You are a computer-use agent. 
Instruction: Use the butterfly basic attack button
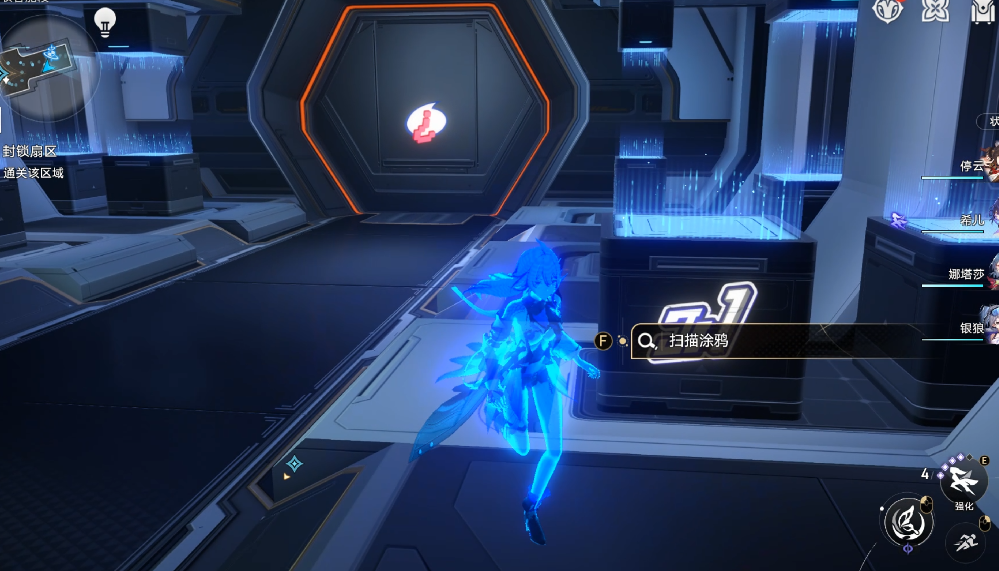click(907, 520)
